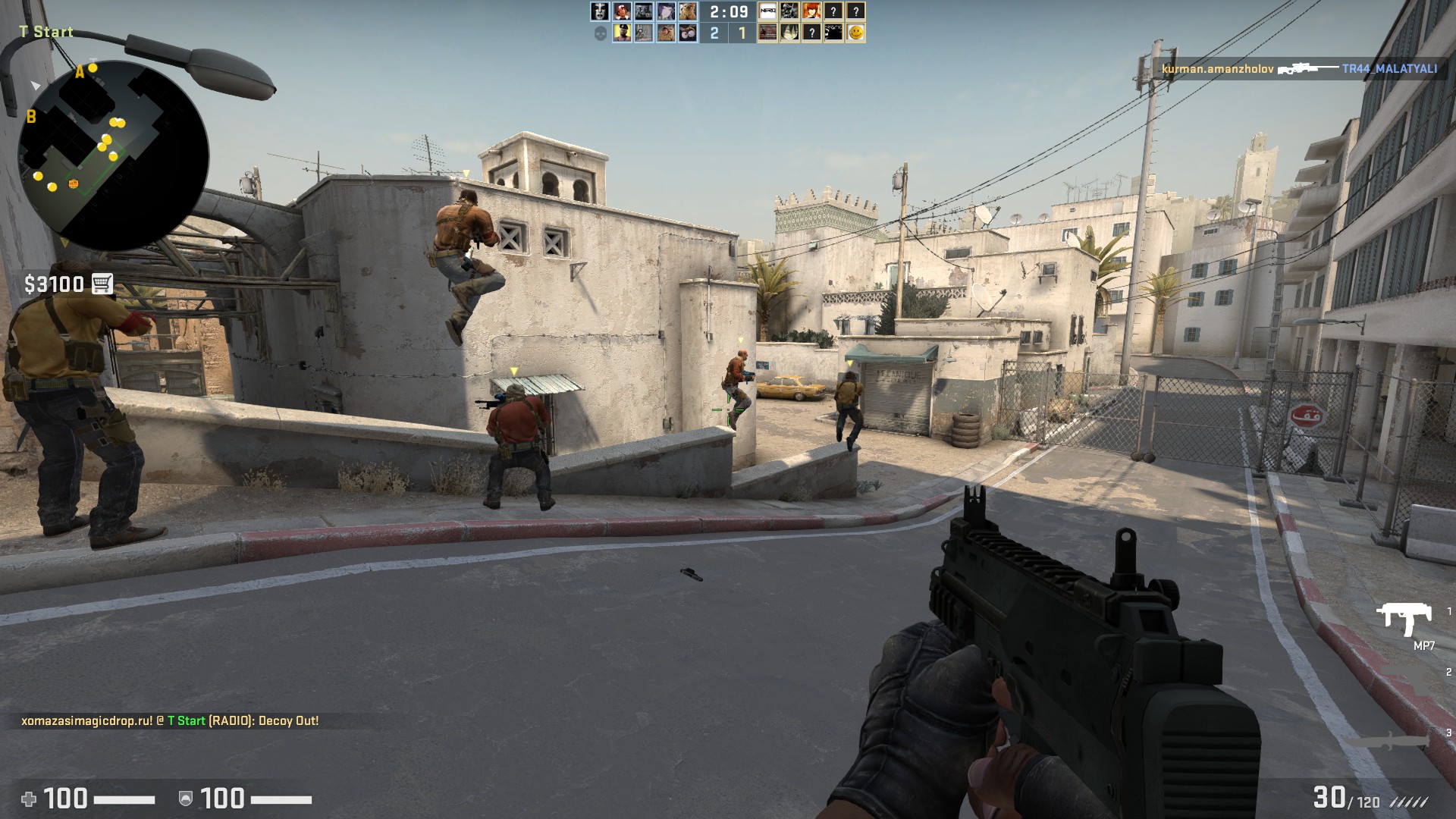Viewport: 1456px width, 819px height.
Task: Choose the red-haired anime avatar
Action: coord(811,11)
